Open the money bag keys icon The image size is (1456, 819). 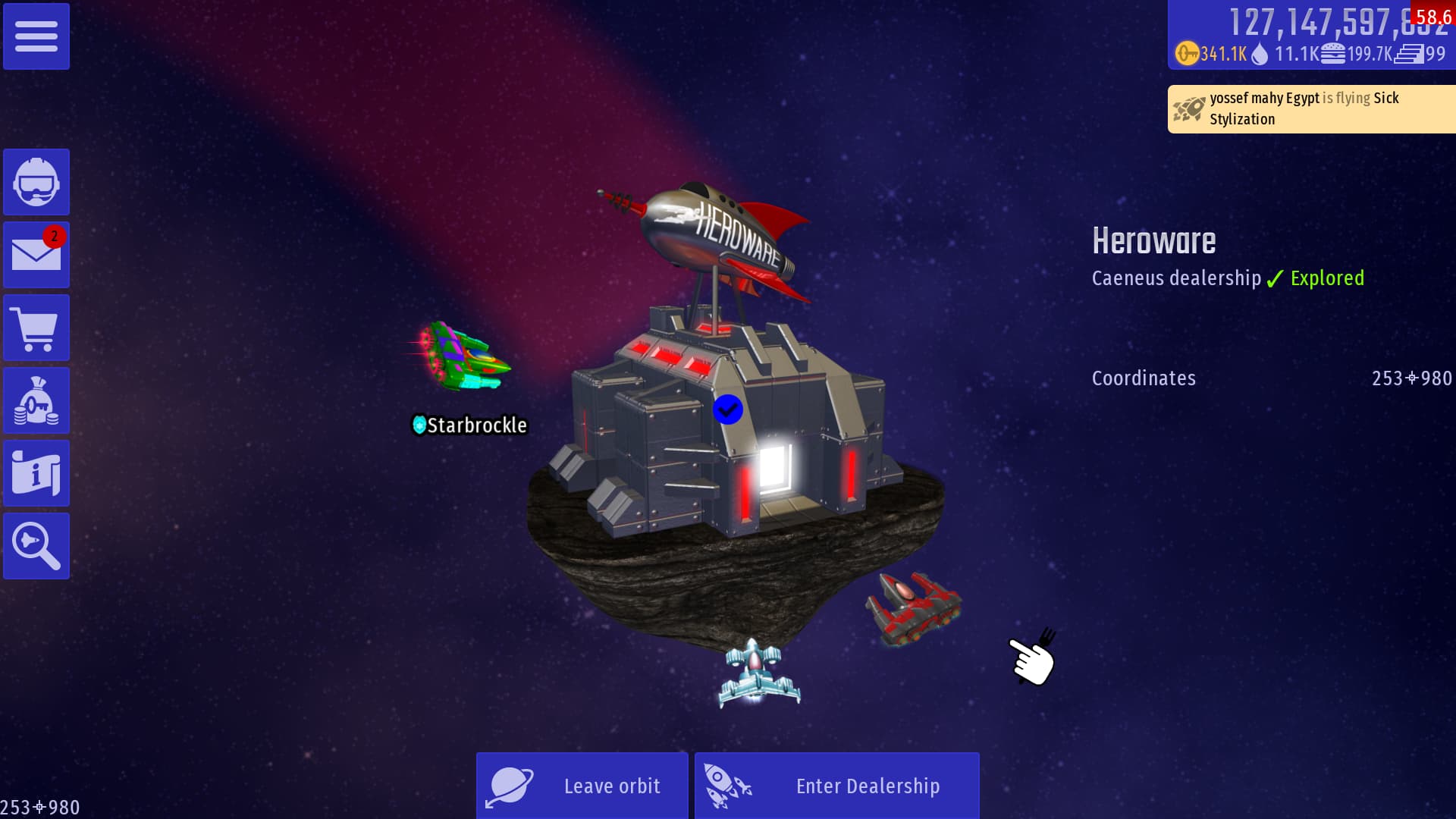click(36, 400)
